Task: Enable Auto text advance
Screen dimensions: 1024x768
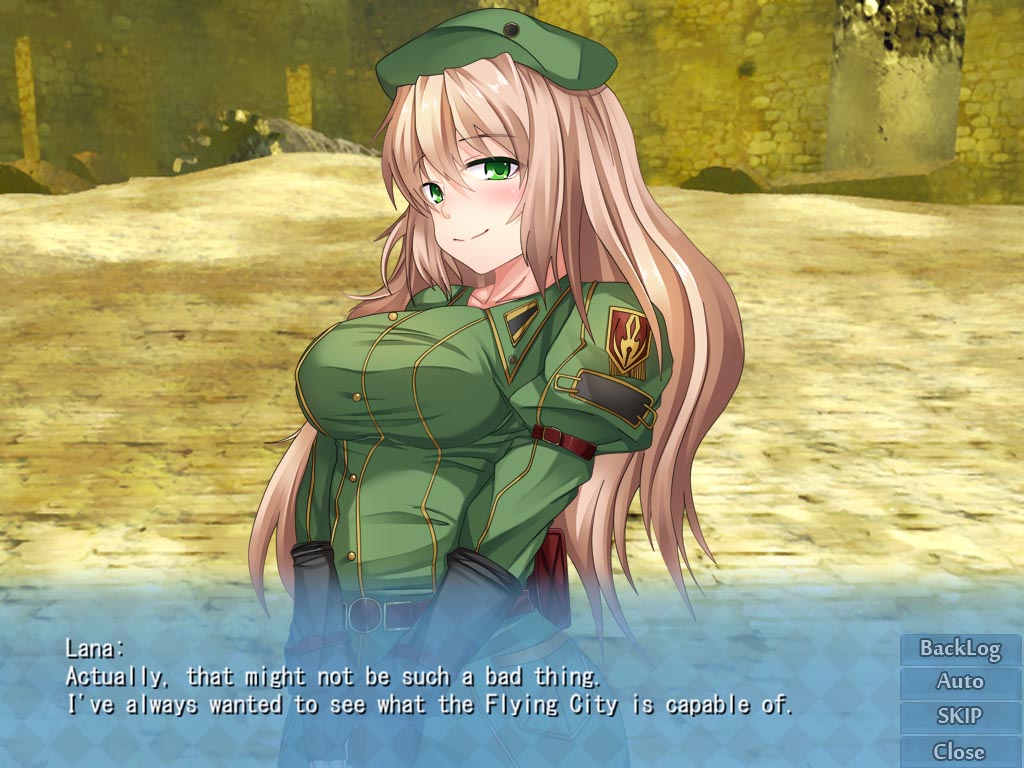Action: point(960,682)
